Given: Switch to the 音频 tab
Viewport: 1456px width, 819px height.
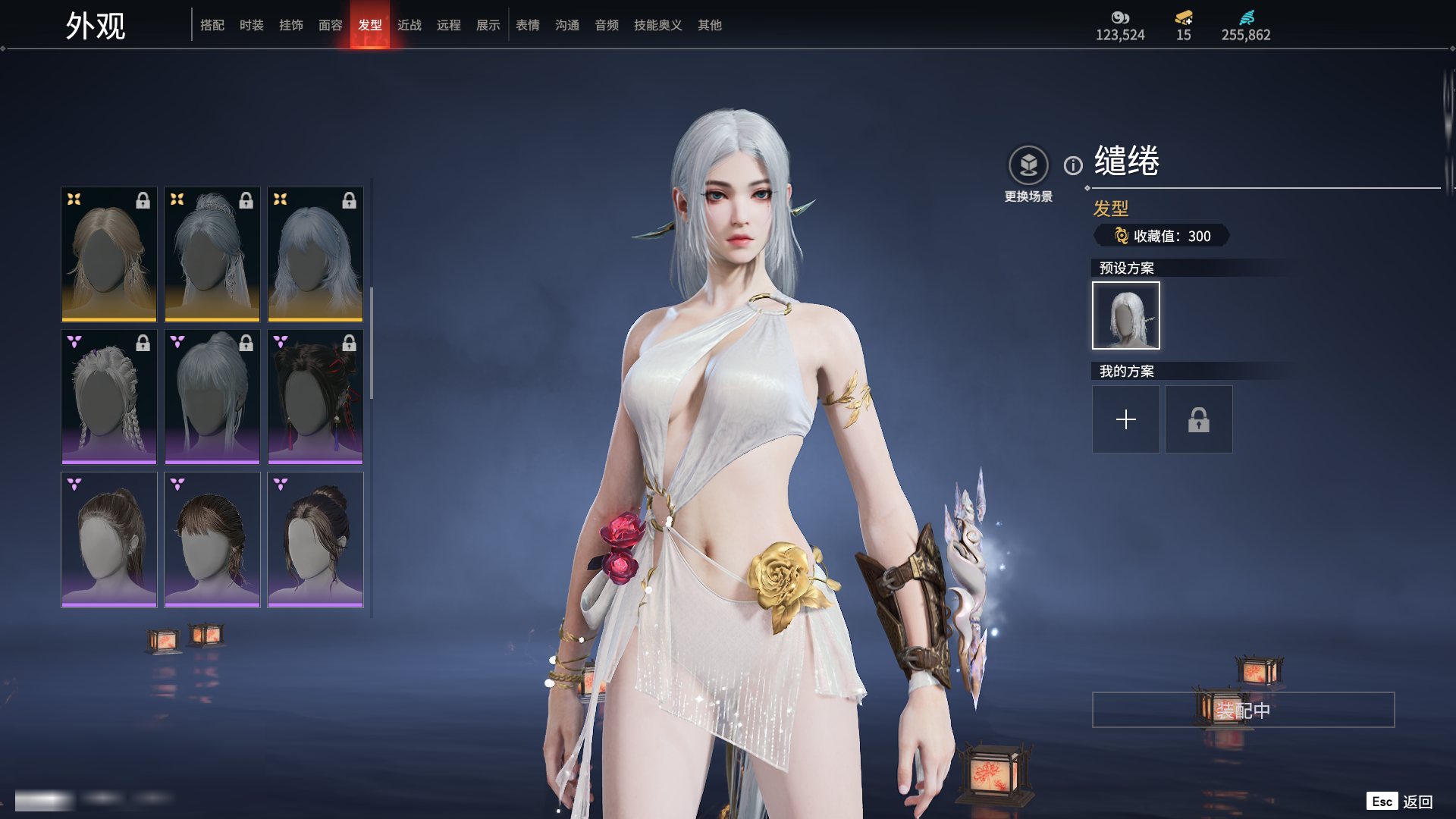Looking at the screenshot, I should click(x=606, y=25).
